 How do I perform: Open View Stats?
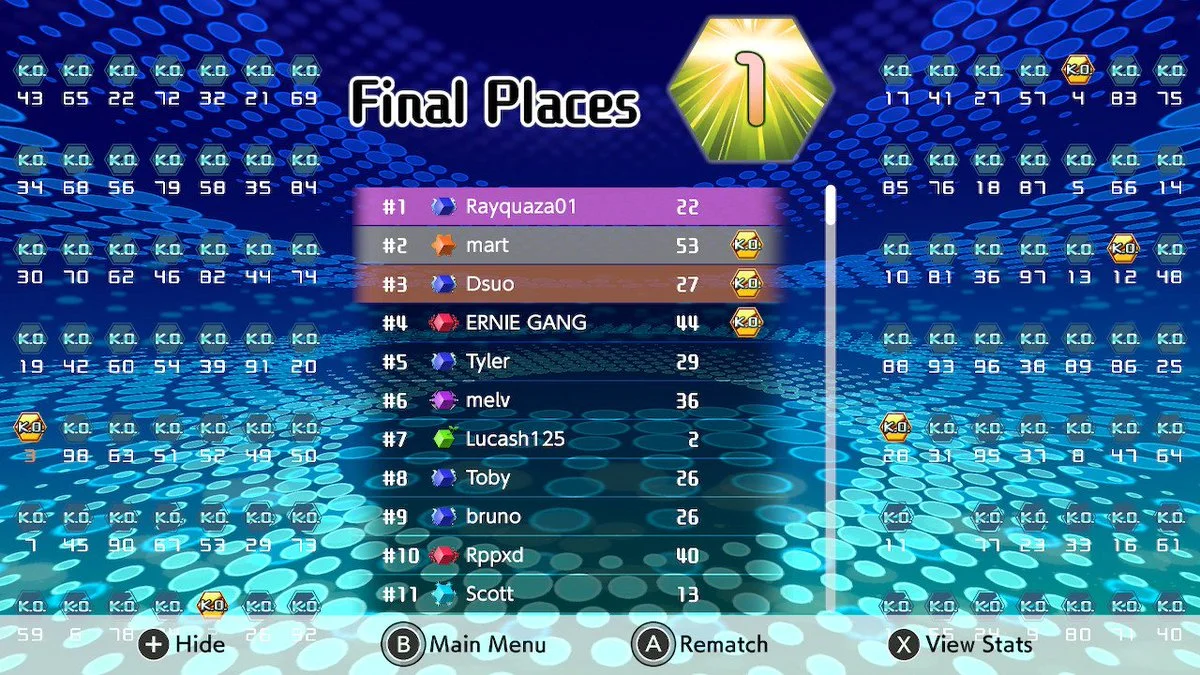click(x=960, y=644)
